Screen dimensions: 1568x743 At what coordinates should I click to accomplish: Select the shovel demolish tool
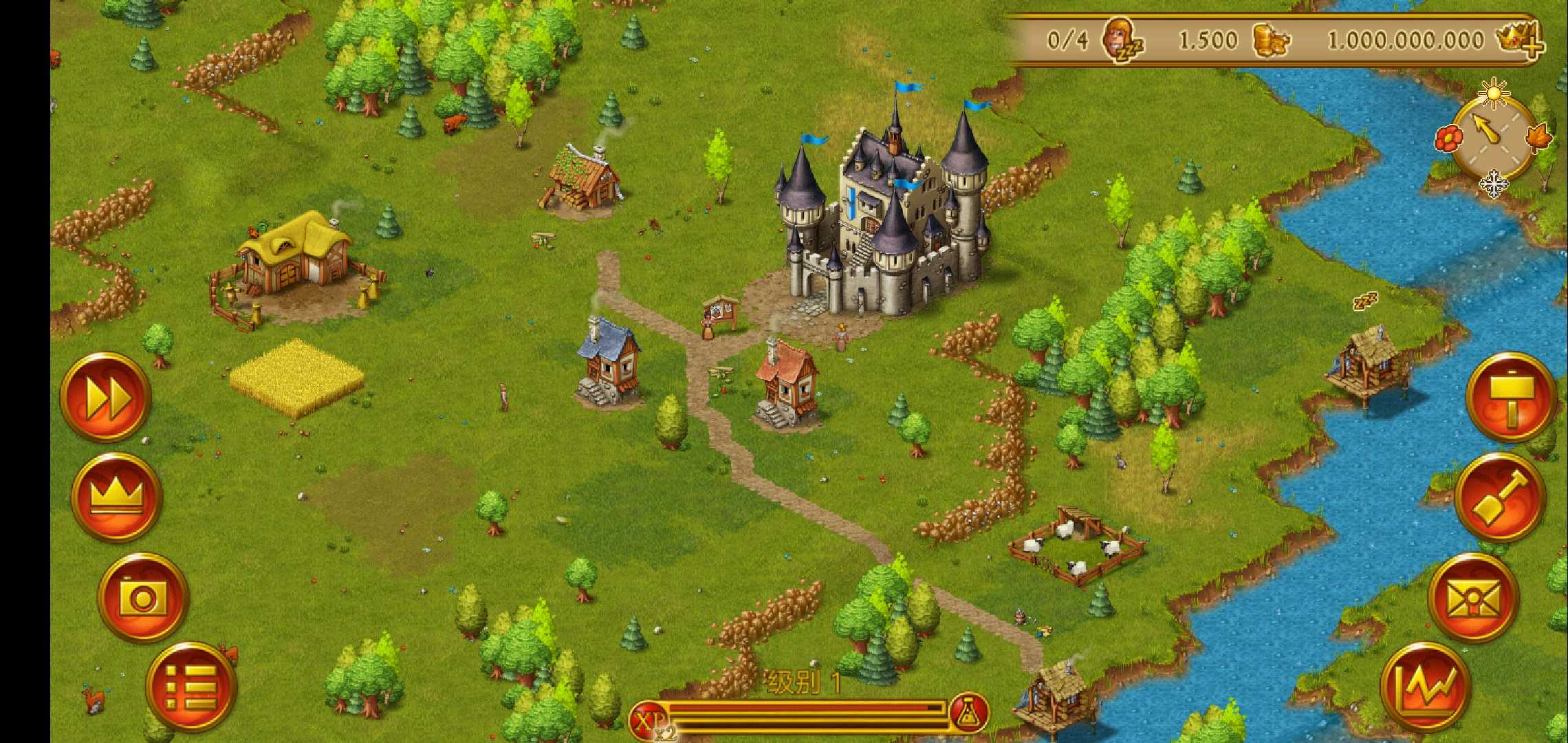pos(1501,497)
